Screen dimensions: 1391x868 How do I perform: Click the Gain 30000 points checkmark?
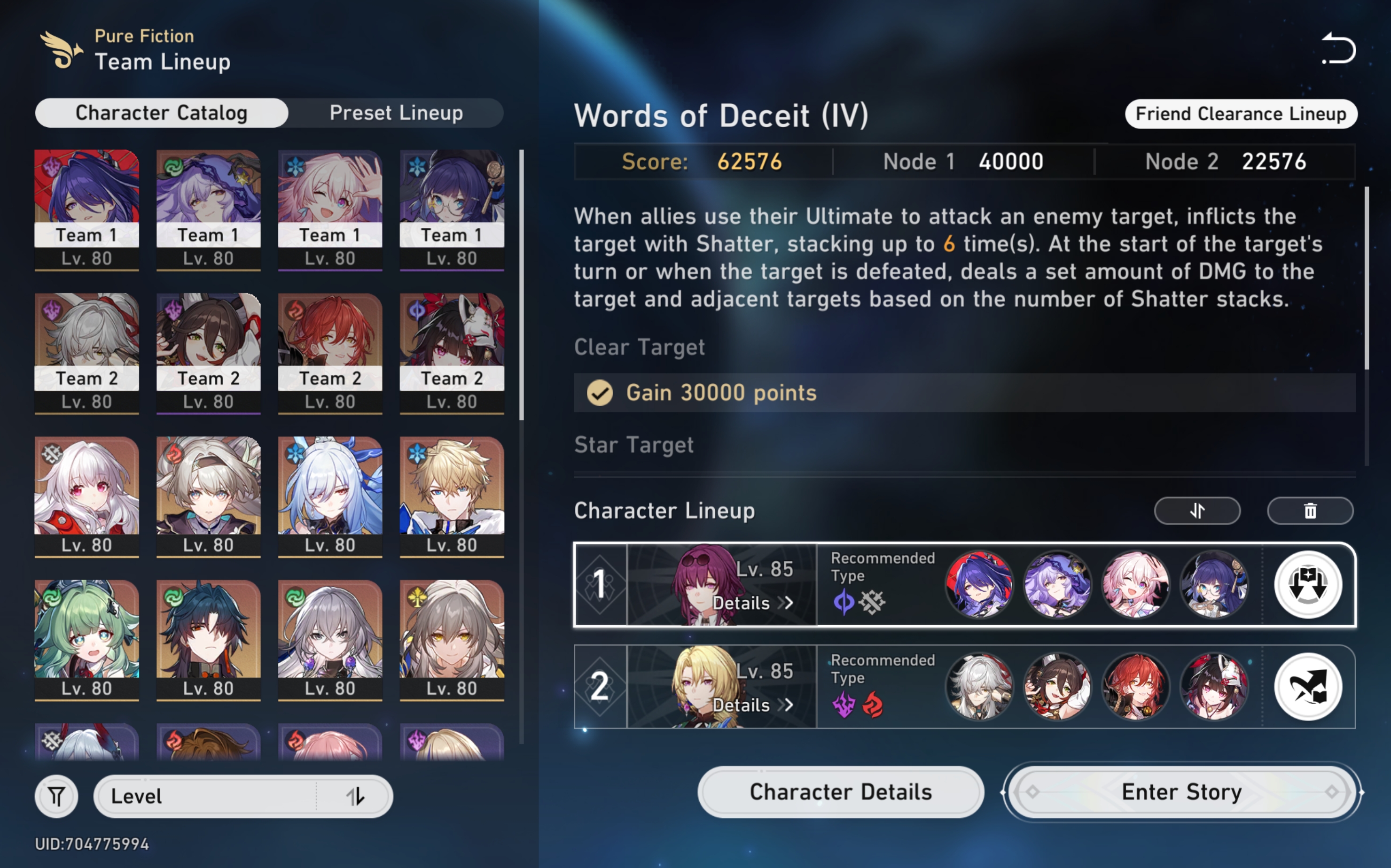click(600, 393)
